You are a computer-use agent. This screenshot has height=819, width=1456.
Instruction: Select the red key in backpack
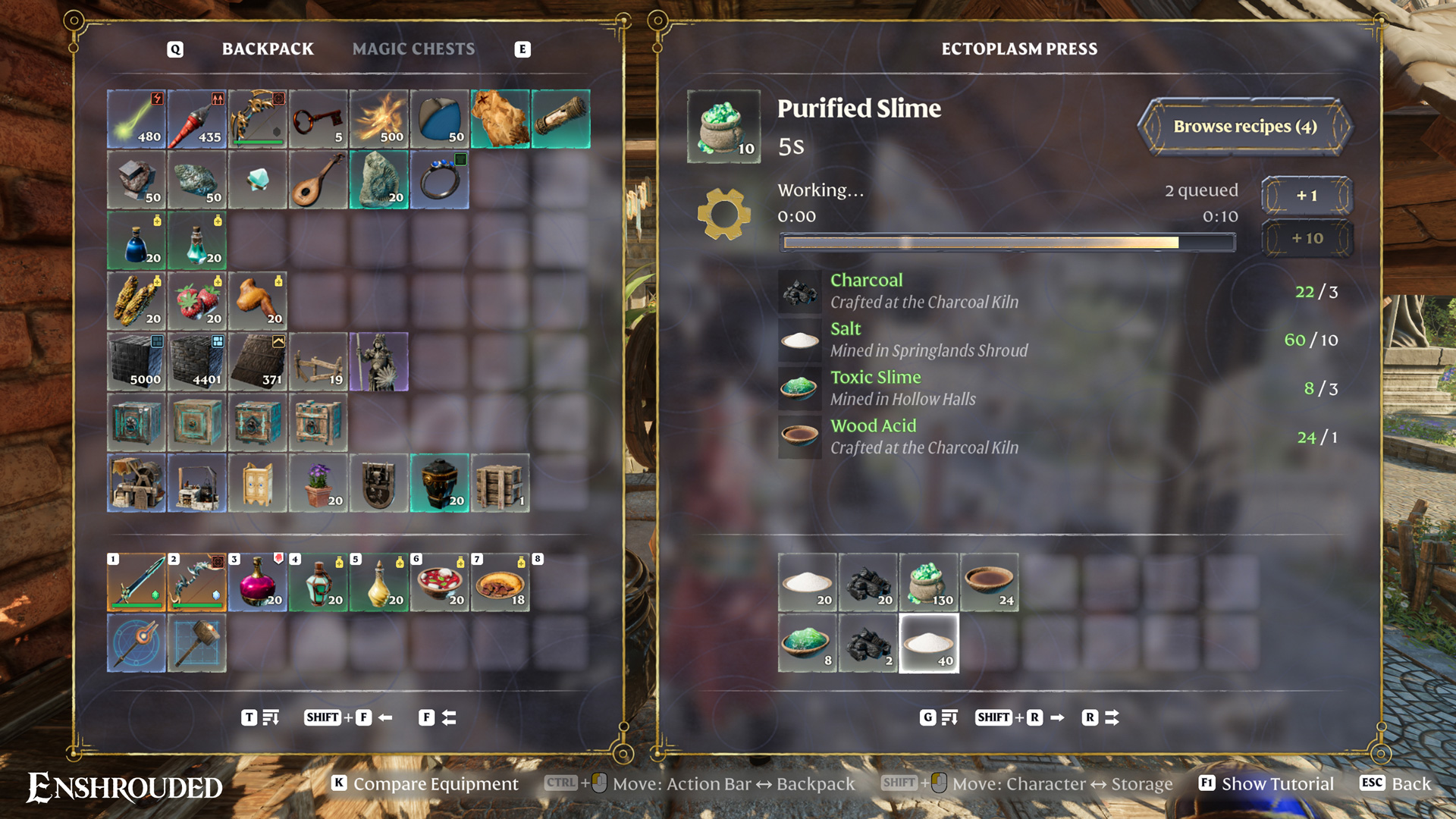[318, 119]
